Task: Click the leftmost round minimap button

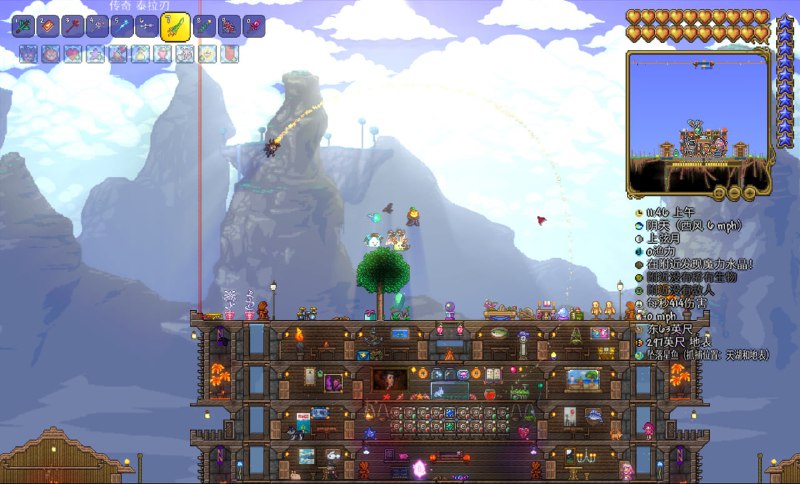Action: click(719, 191)
